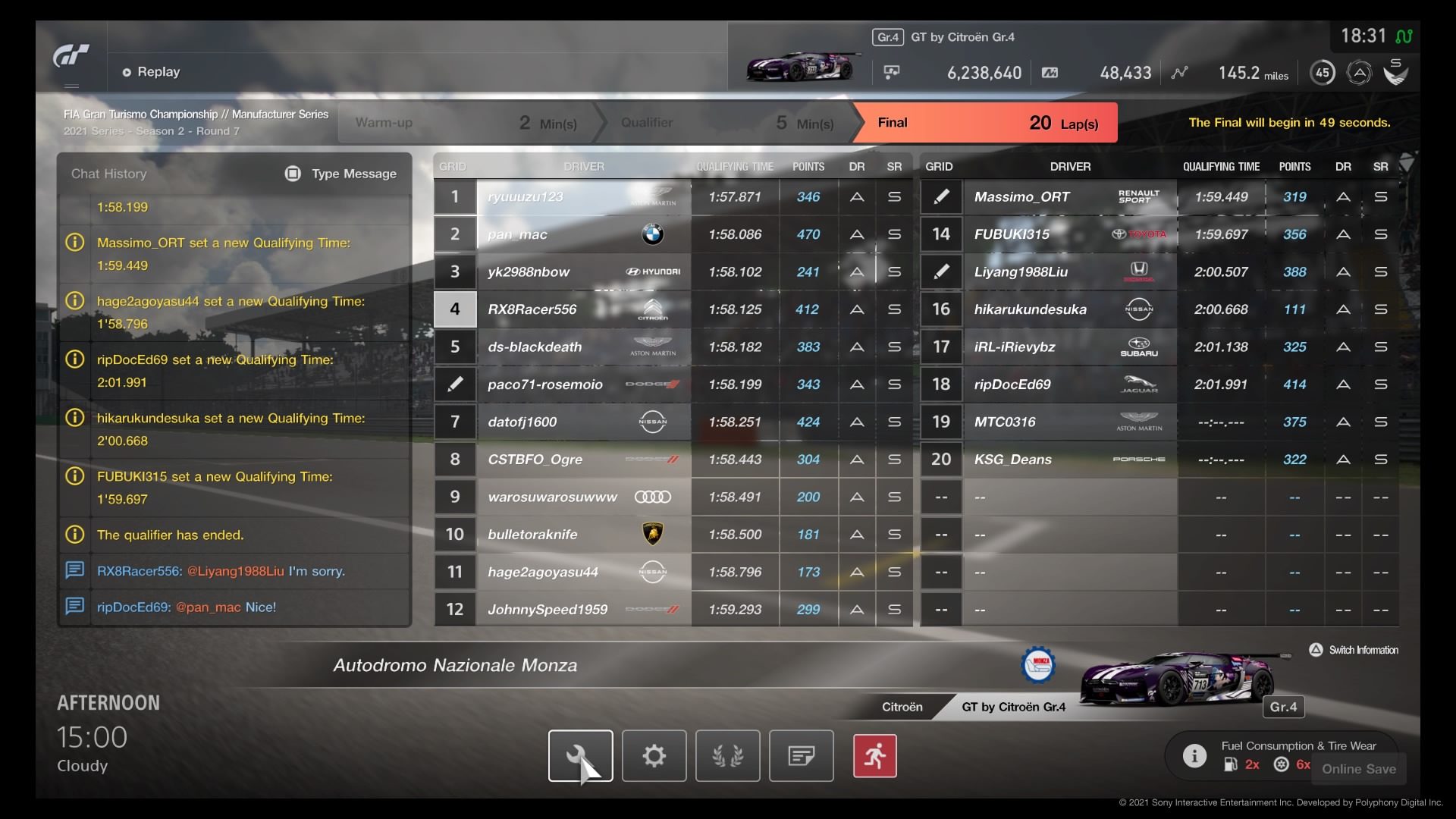Open the gear options button
The width and height of the screenshot is (1456, 819).
[654, 755]
